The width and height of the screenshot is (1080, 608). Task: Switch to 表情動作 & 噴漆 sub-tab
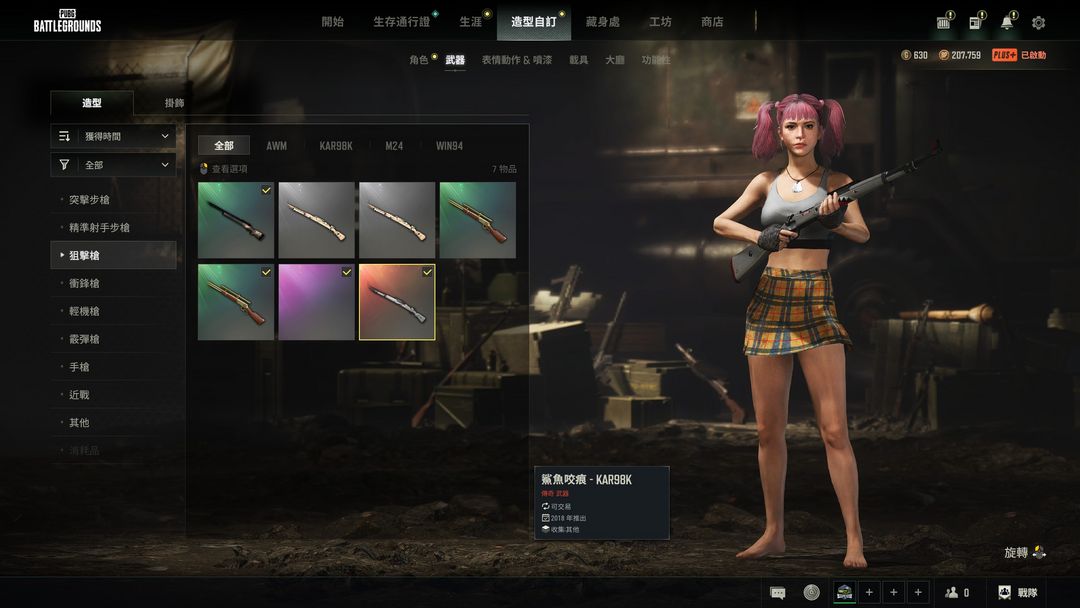(516, 60)
